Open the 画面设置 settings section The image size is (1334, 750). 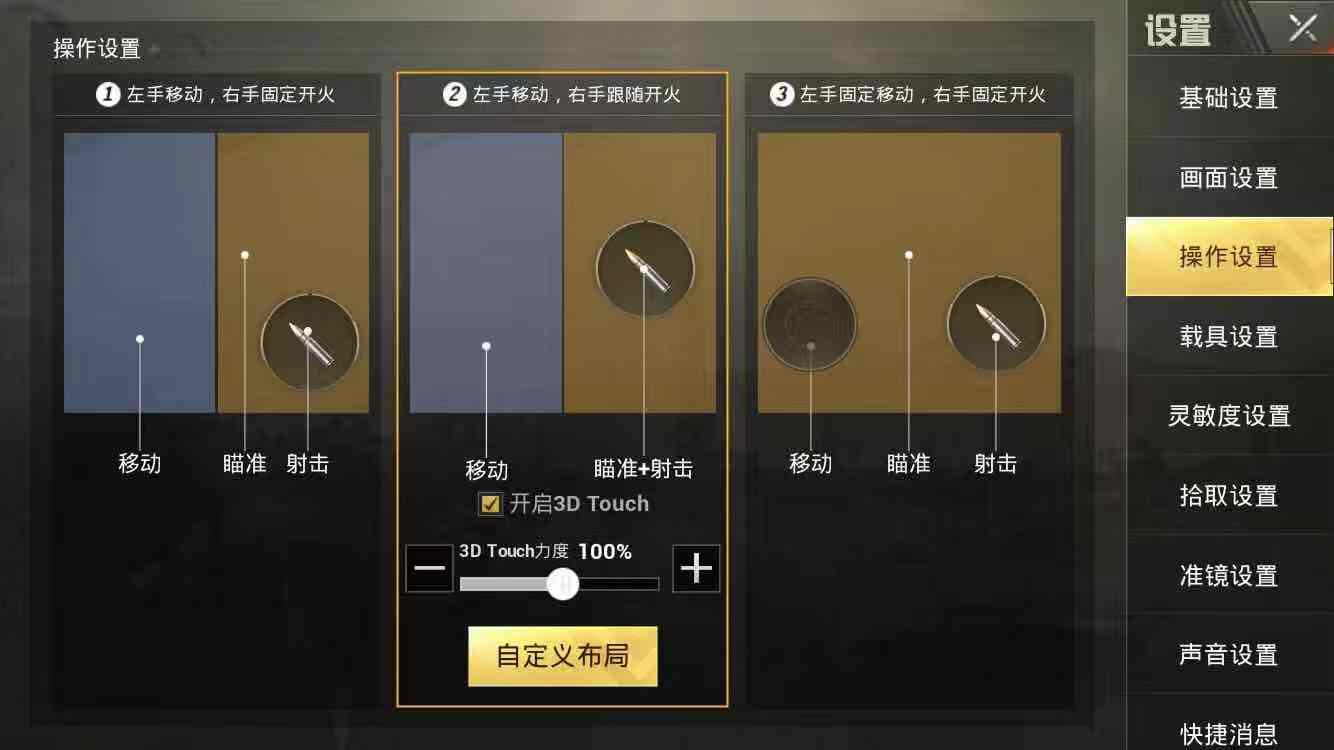[x=1228, y=177]
